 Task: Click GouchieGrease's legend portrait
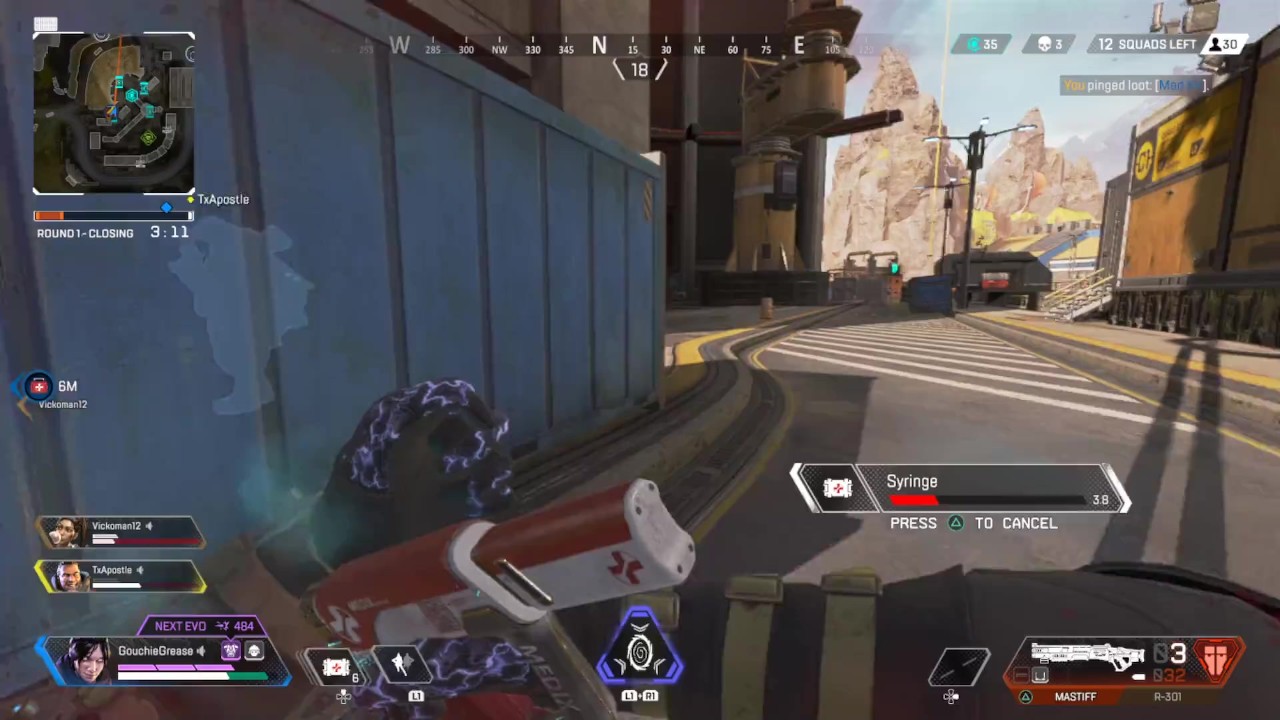(x=88, y=660)
